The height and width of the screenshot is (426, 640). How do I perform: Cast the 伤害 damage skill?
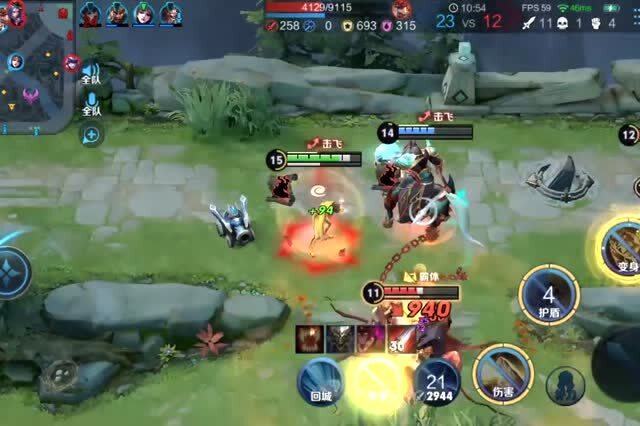[x=503, y=370]
